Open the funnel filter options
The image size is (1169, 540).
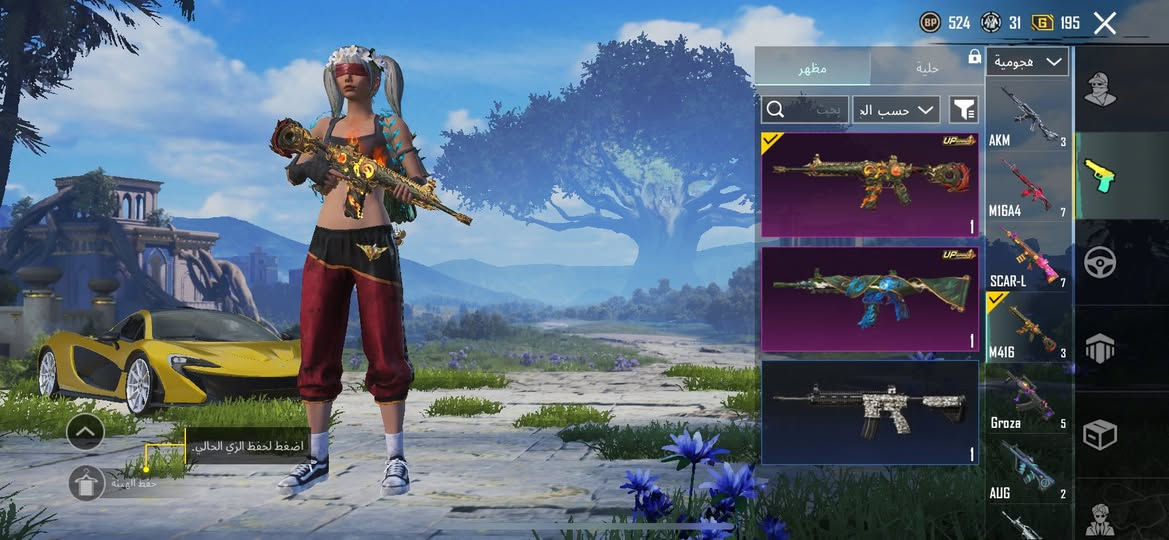tap(963, 110)
